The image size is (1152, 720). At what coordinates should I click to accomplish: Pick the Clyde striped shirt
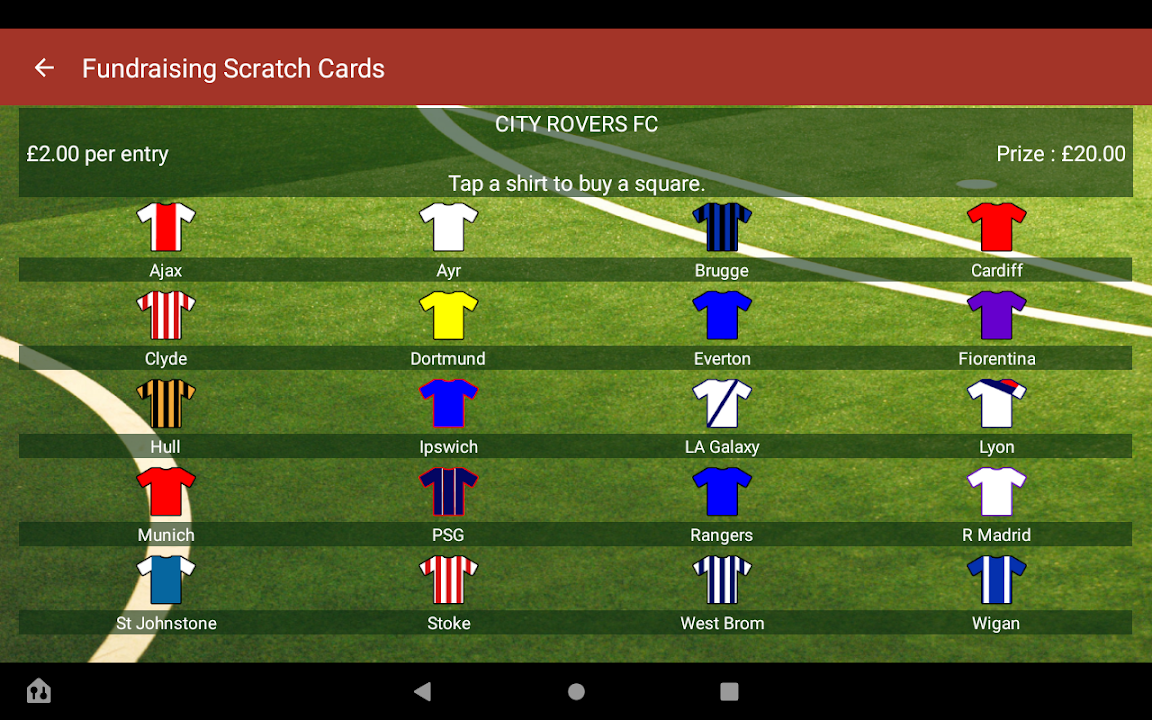166,315
